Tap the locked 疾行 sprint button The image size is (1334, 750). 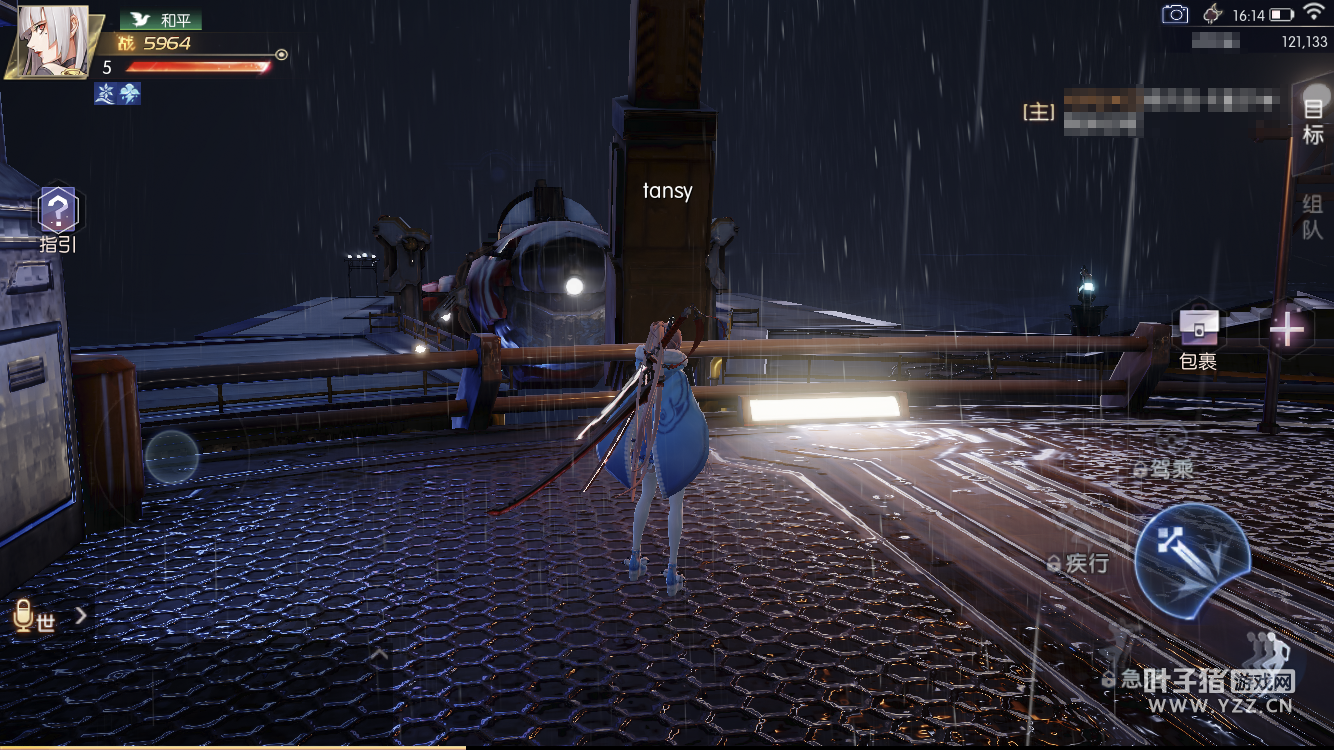[1078, 563]
